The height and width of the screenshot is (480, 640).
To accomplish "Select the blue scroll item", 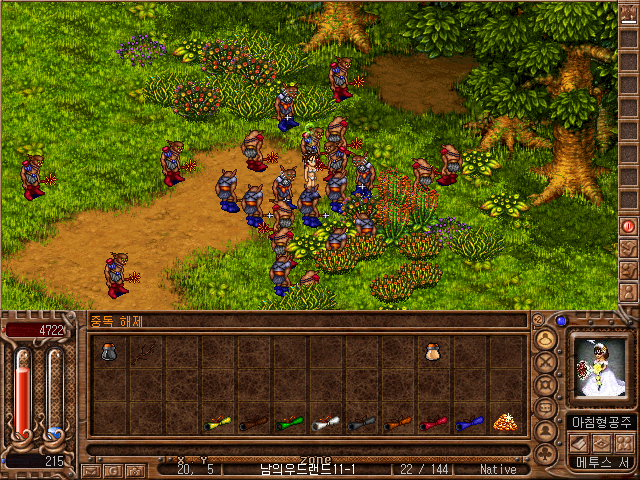I will pos(468,423).
